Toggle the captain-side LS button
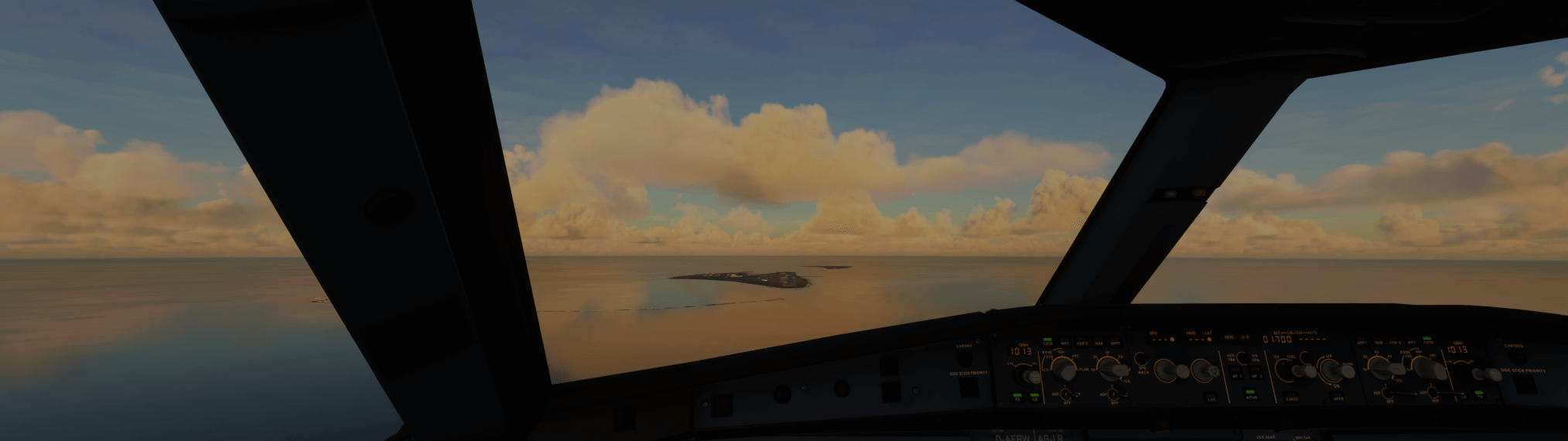 pos(1035,398)
